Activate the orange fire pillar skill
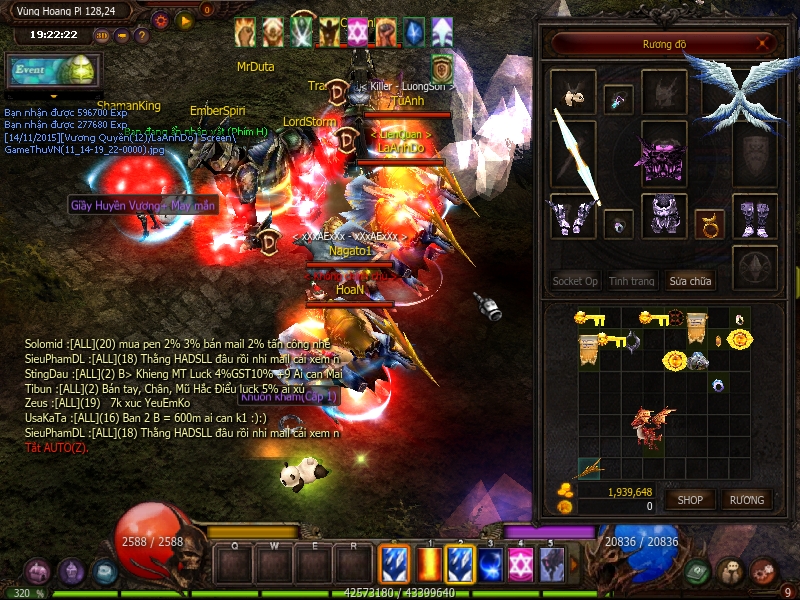800x600 pixels. (x=428, y=563)
